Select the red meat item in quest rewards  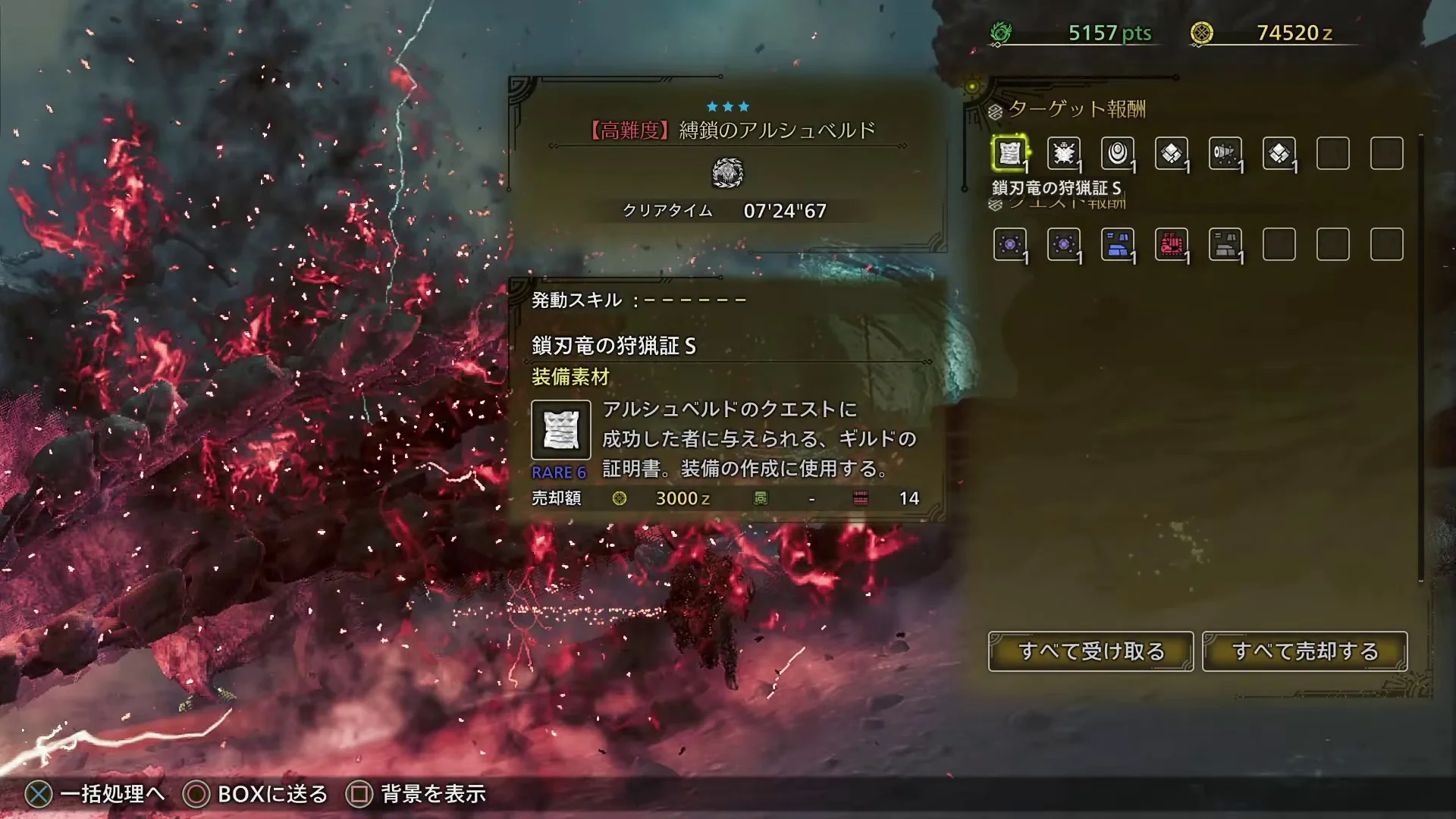point(1172,244)
